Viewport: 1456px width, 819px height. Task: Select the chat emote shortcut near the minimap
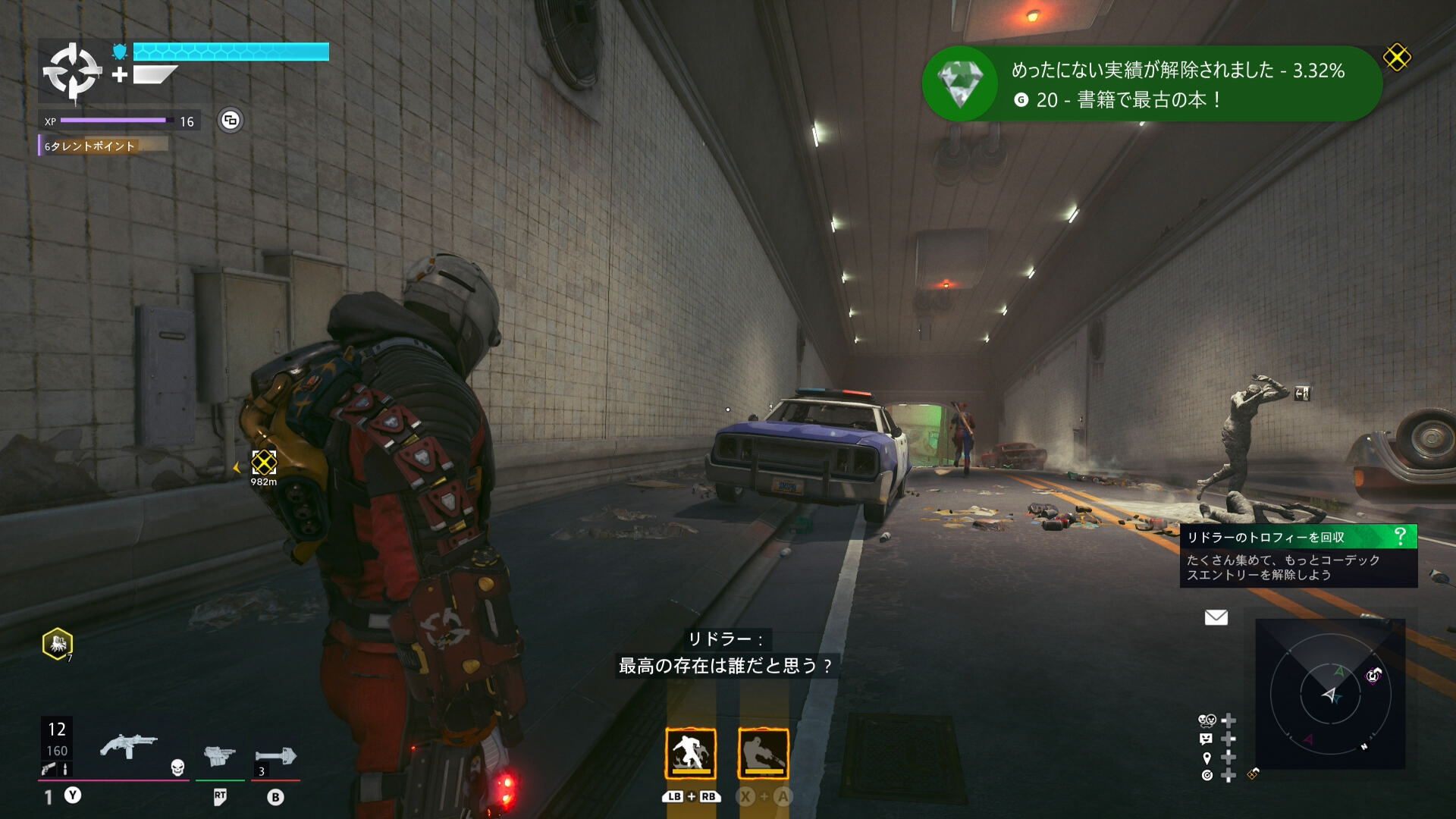pyautogui.click(x=1206, y=739)
